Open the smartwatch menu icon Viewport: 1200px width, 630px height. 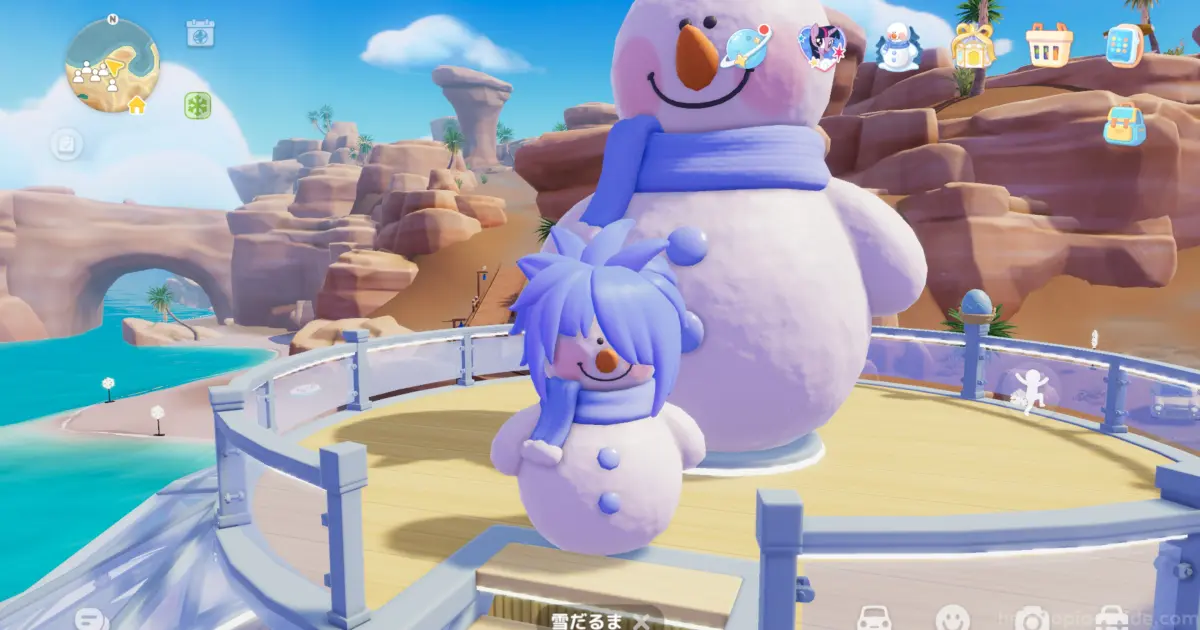pos(1126,45)
